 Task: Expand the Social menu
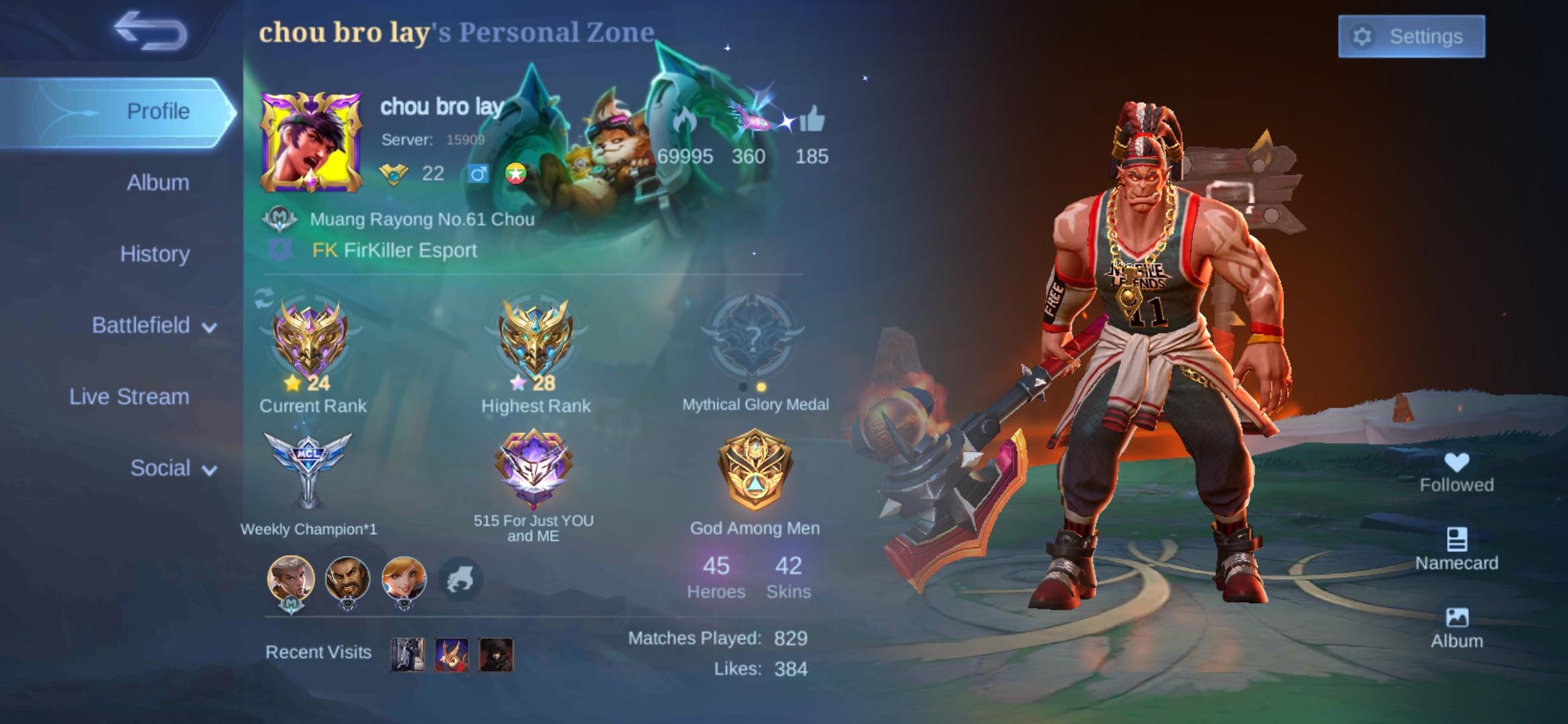173,469
